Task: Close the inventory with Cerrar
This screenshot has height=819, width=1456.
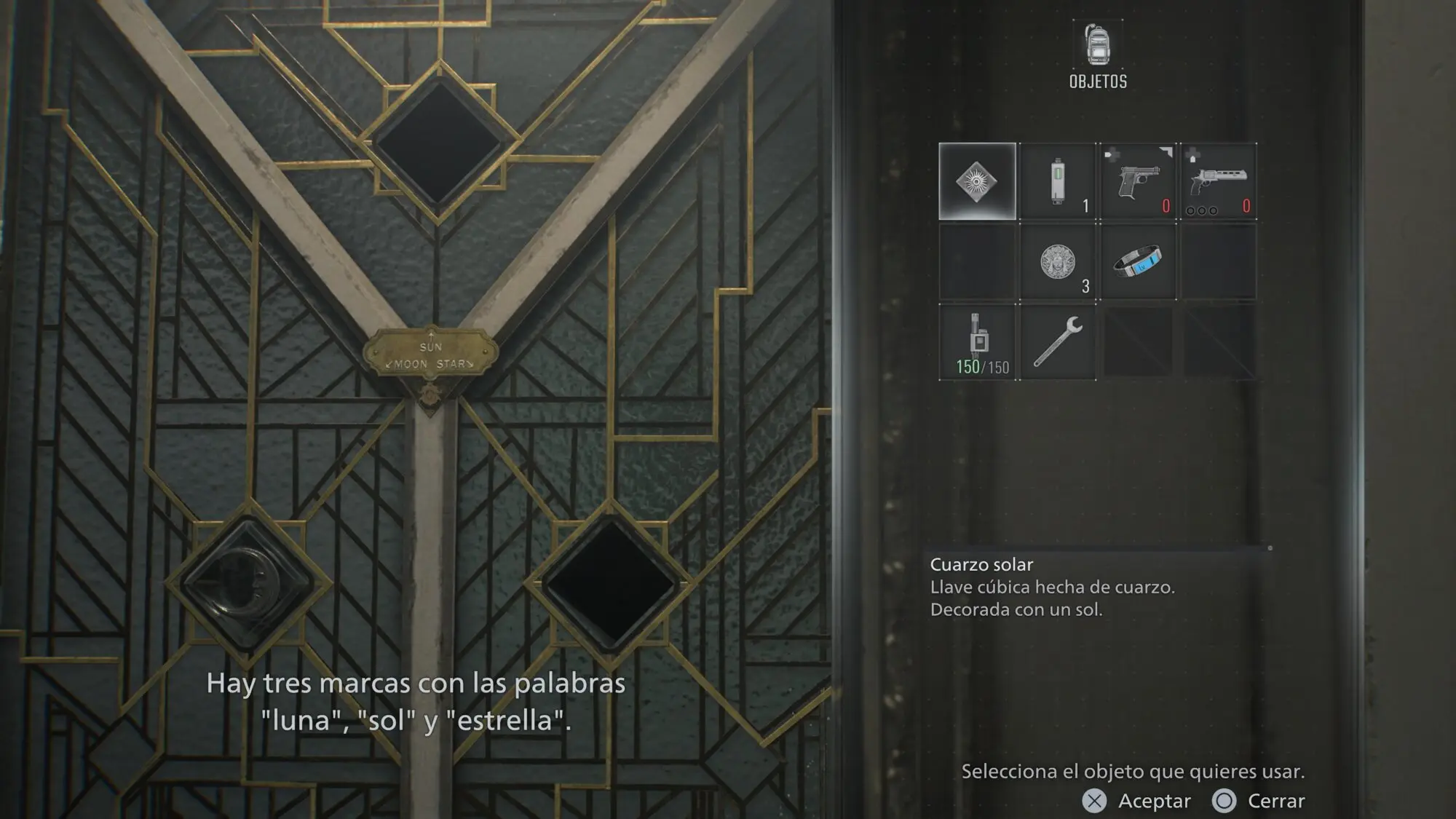Action: coord(1259,801)
